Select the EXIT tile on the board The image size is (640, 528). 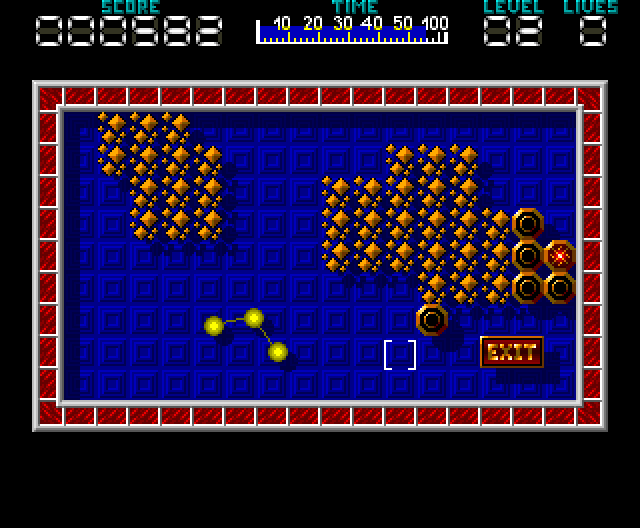point(512,352)
